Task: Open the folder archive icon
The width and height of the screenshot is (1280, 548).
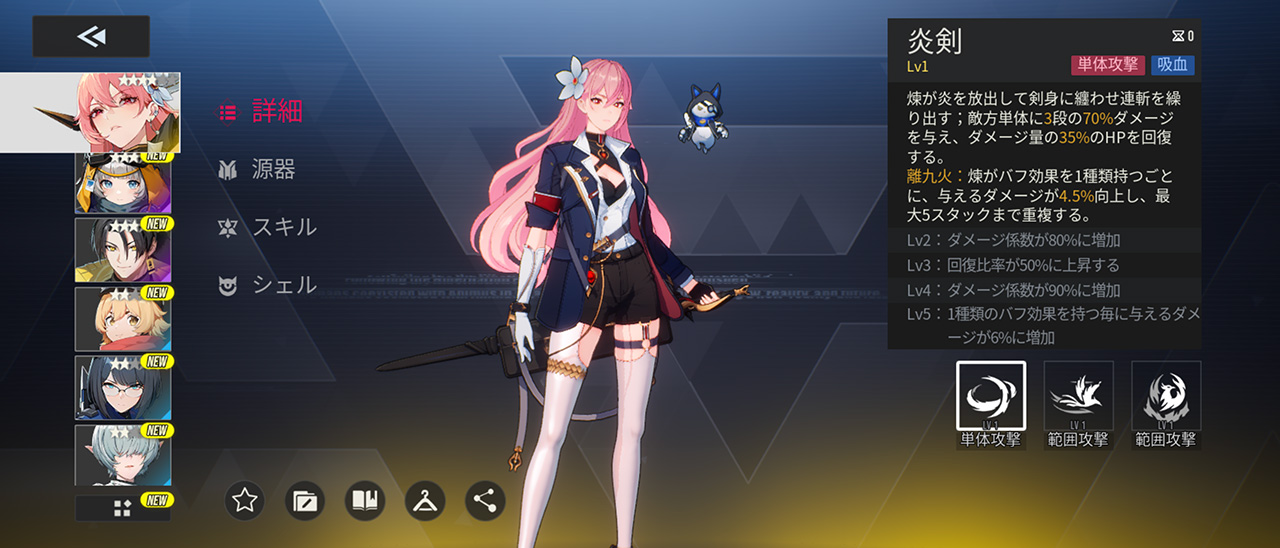Action: click(305, 501)
